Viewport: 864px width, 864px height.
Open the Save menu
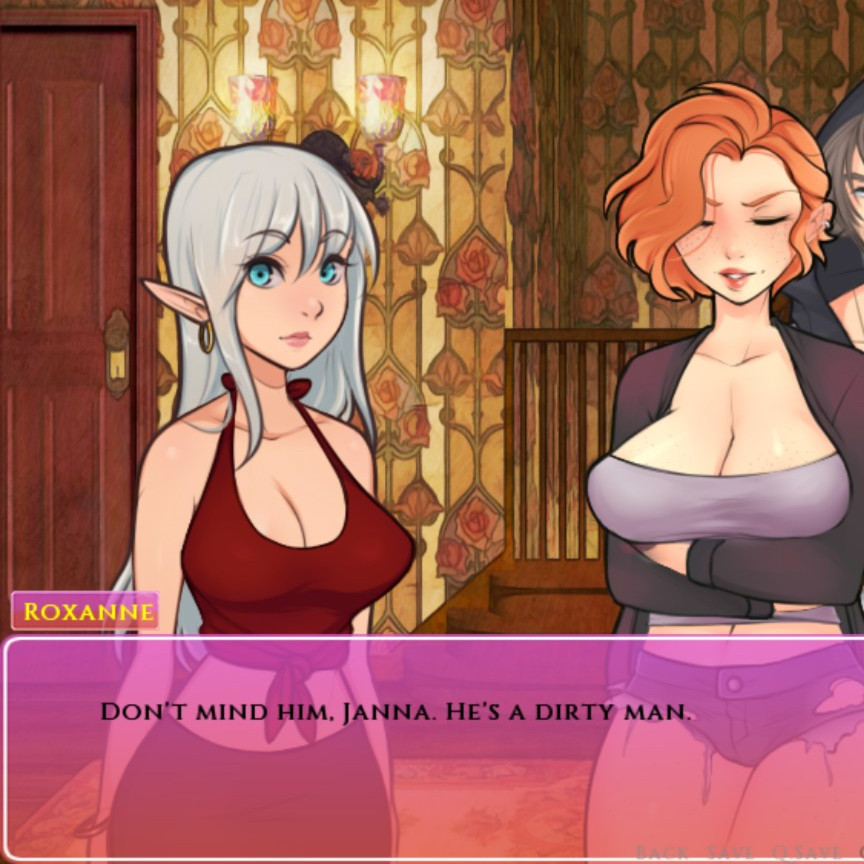(729, 852)
